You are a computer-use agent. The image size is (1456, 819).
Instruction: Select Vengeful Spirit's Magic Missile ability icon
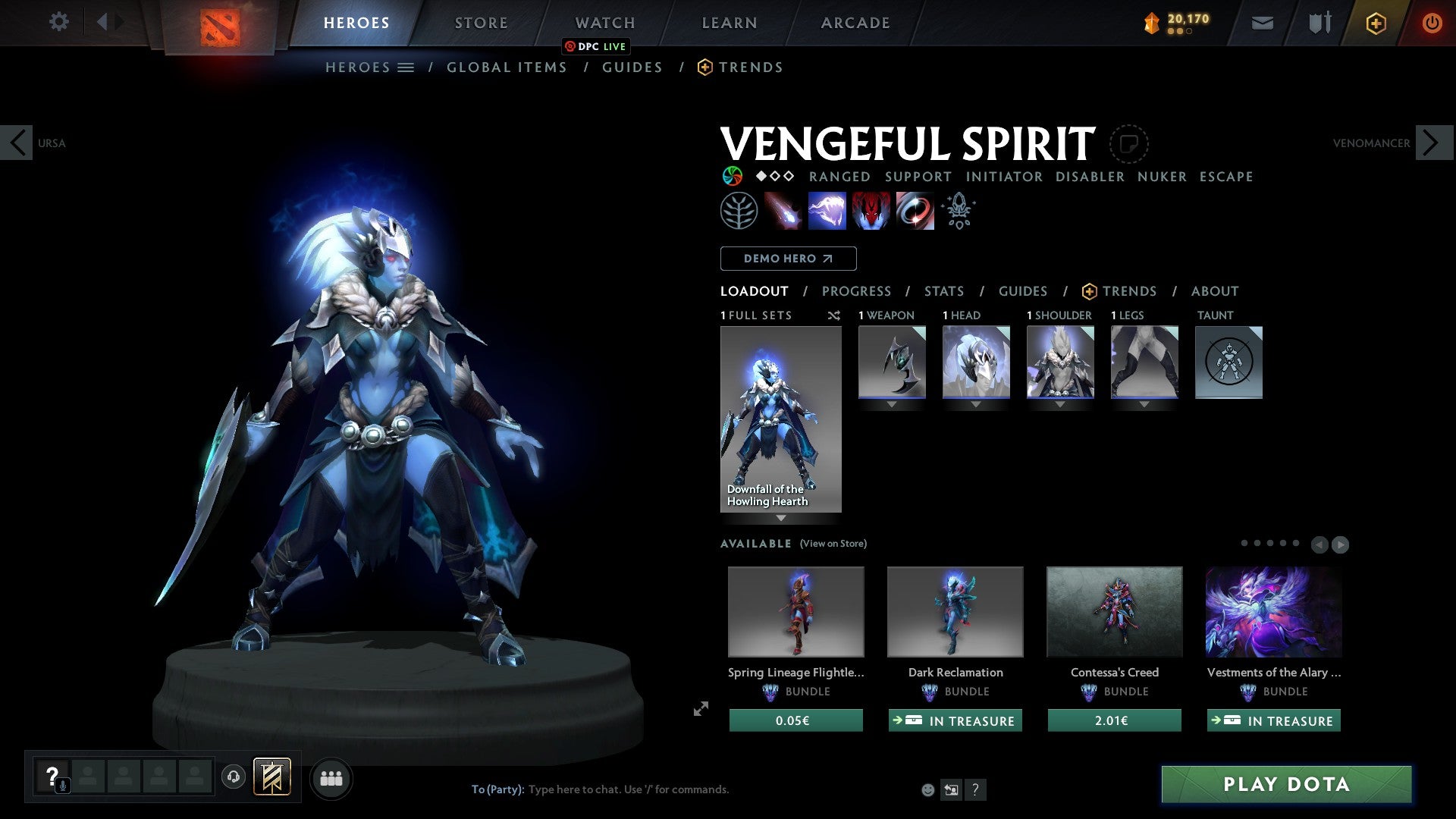(x=785, y=211)
